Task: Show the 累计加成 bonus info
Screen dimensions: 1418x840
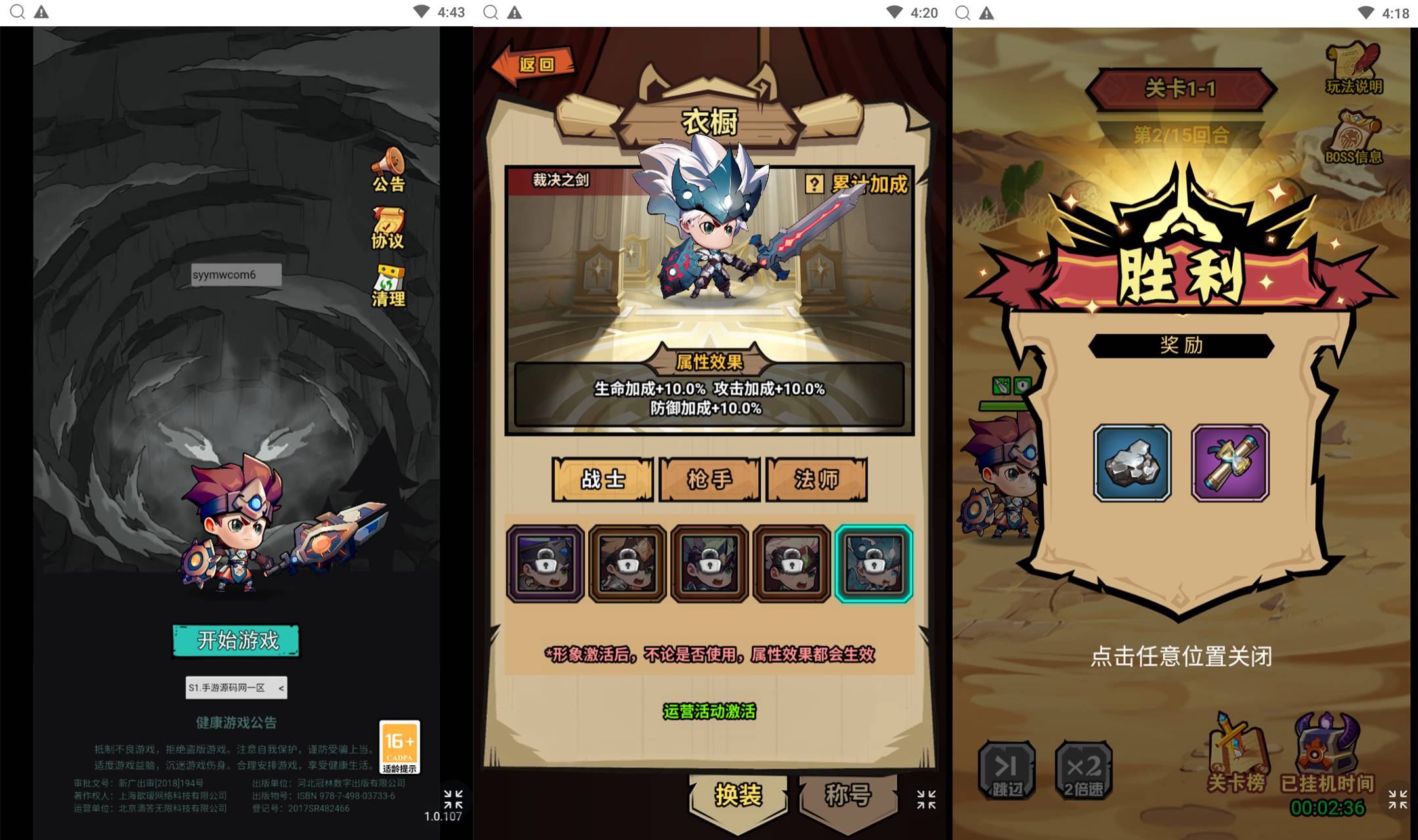Action: (857, 184)
